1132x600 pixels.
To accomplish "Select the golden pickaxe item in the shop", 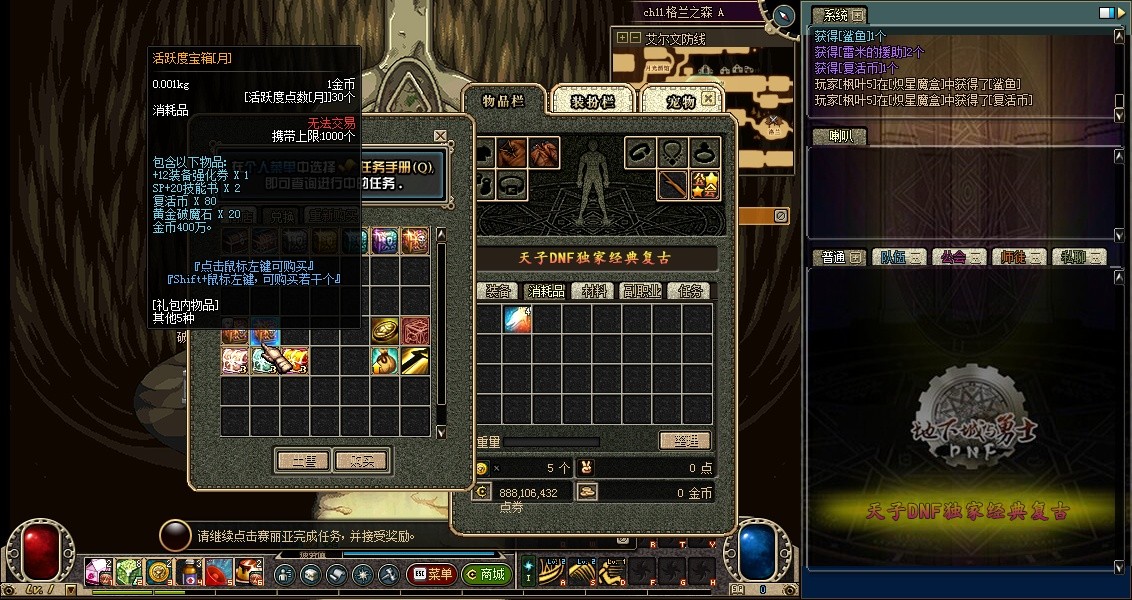I will click(x=416, y=361).
